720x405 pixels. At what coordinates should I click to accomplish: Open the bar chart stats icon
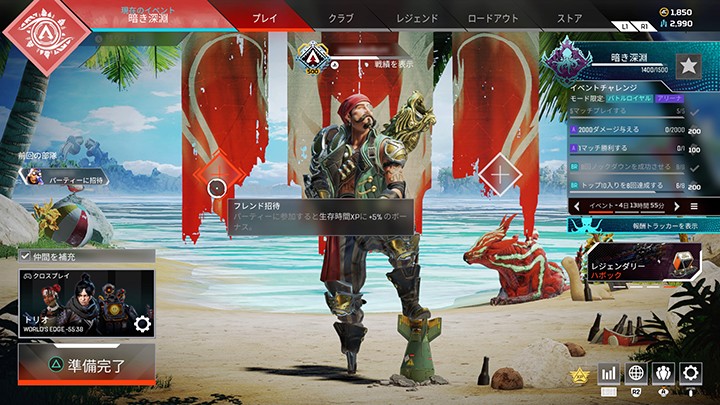click(x=608, y=373)
